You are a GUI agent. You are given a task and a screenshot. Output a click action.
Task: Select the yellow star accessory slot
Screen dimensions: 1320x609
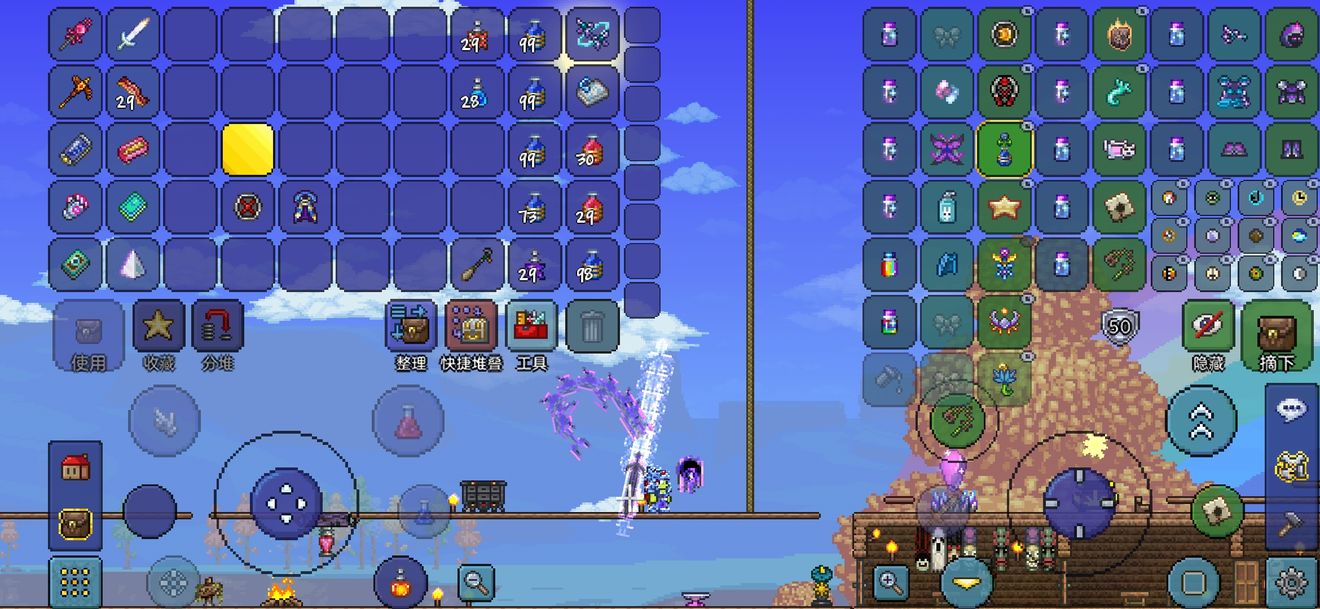1003,207
